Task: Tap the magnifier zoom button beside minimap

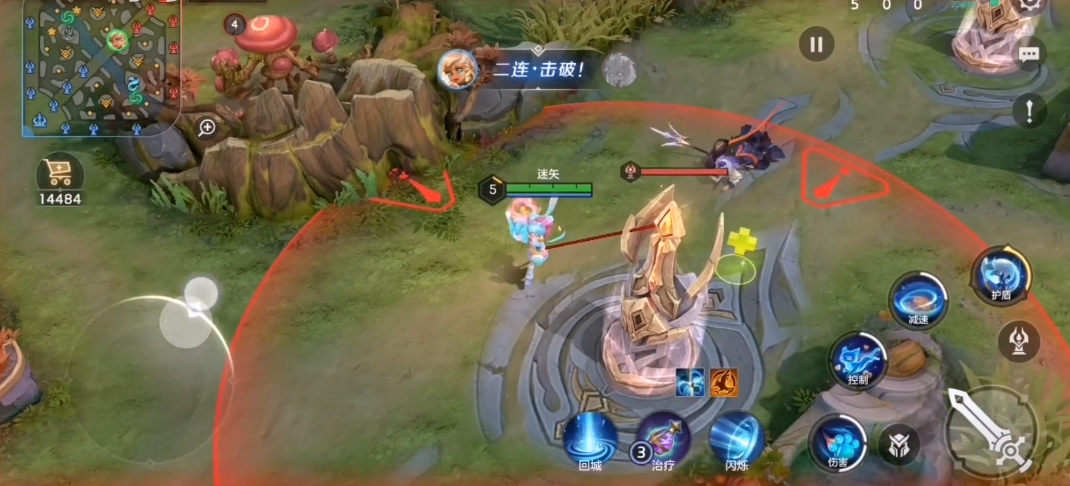Action: point(207,127)
